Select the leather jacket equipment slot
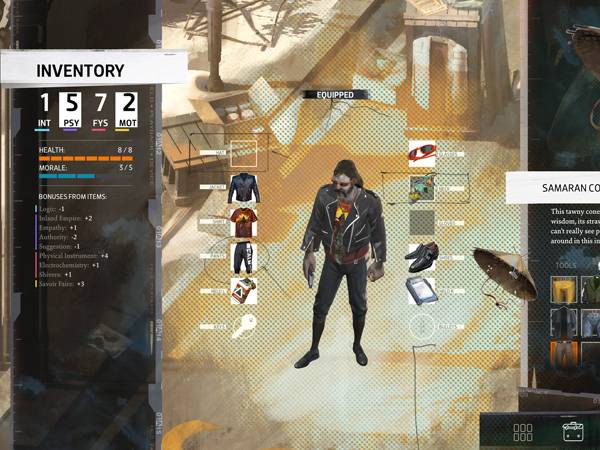Screen dimensions: 600x450 point(243,188)
